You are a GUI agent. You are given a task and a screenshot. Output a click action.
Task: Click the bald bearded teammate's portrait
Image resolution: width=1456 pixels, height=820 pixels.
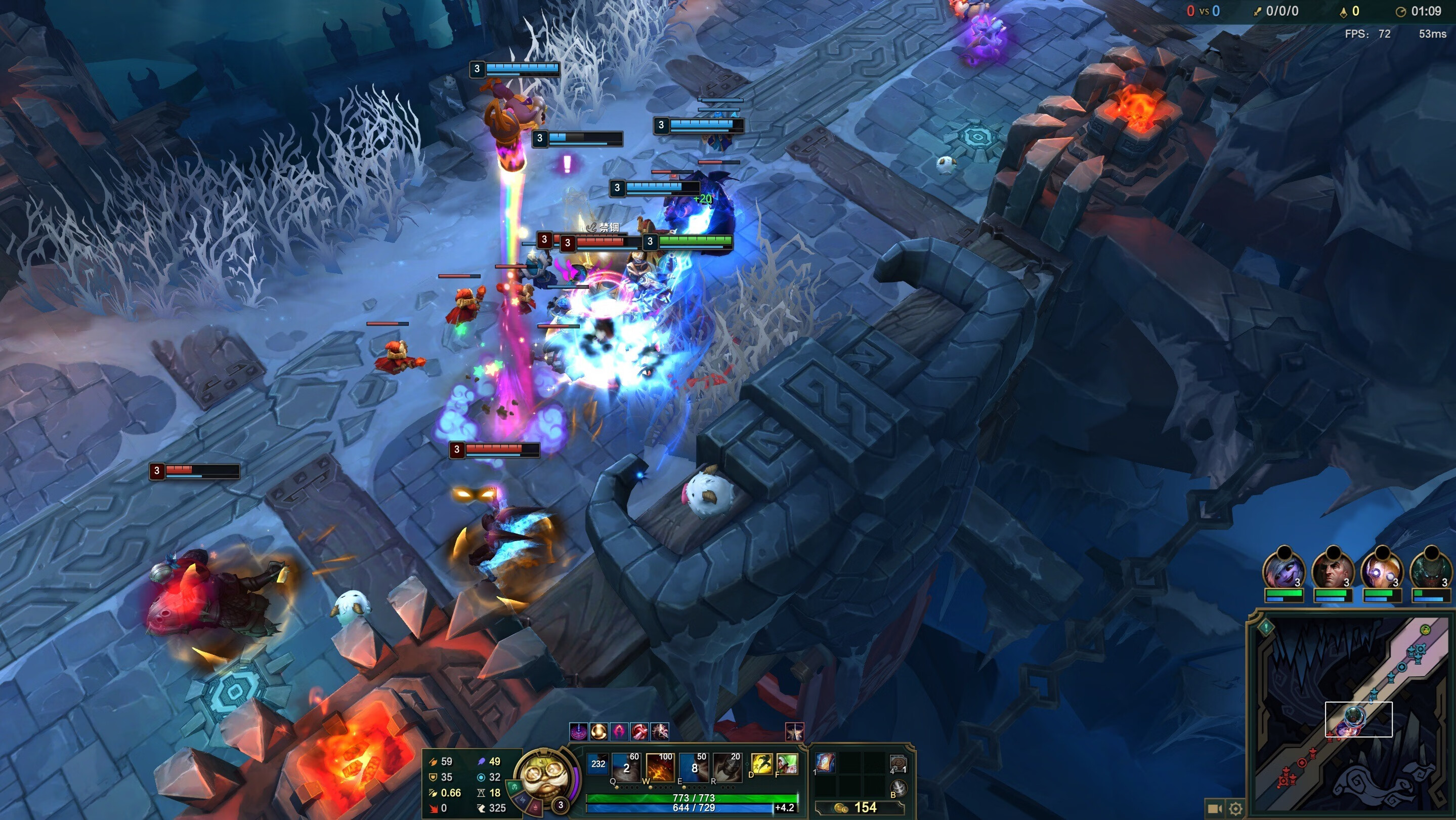(x=1332, y=571)
